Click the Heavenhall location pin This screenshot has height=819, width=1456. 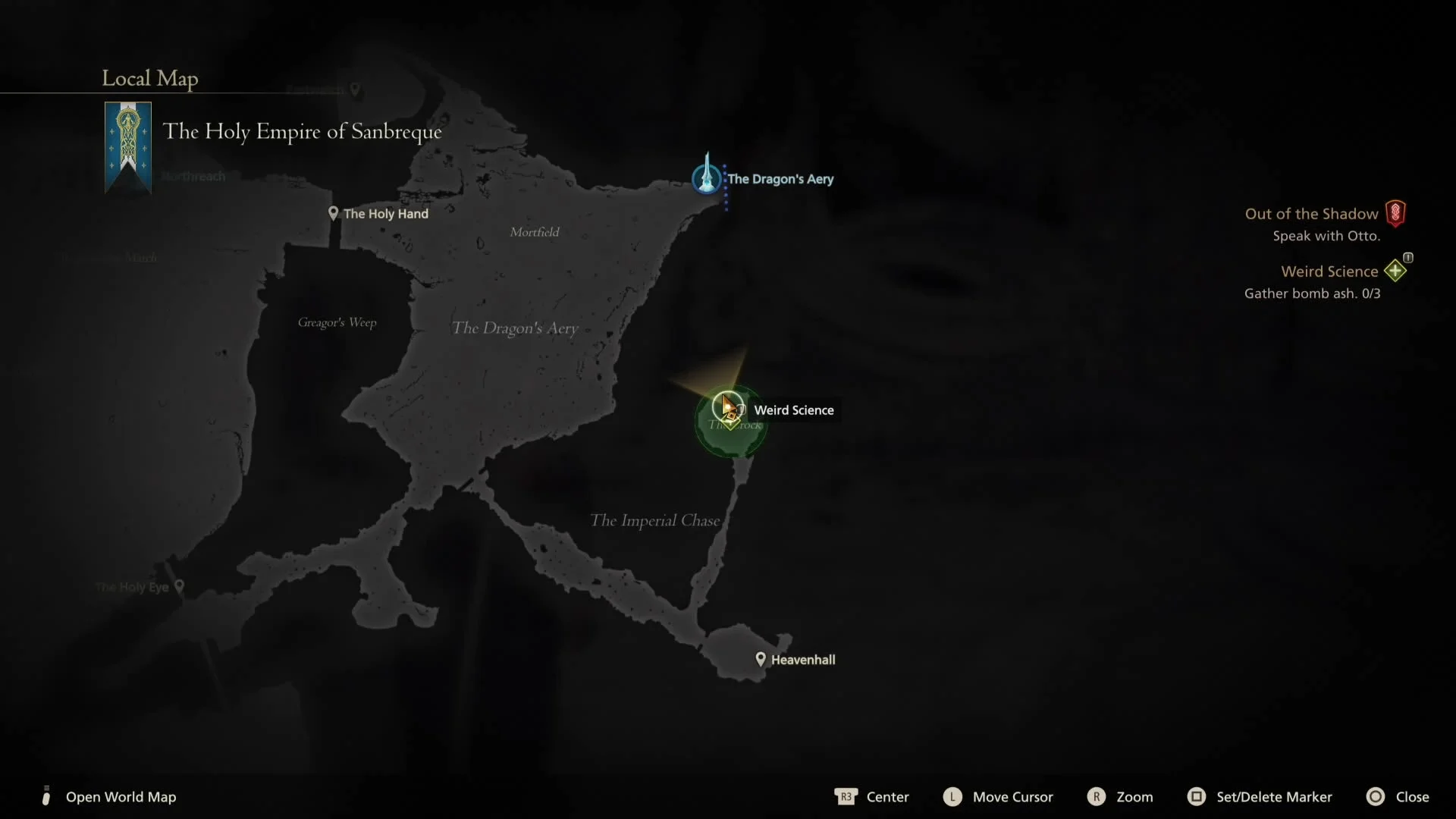761,659
